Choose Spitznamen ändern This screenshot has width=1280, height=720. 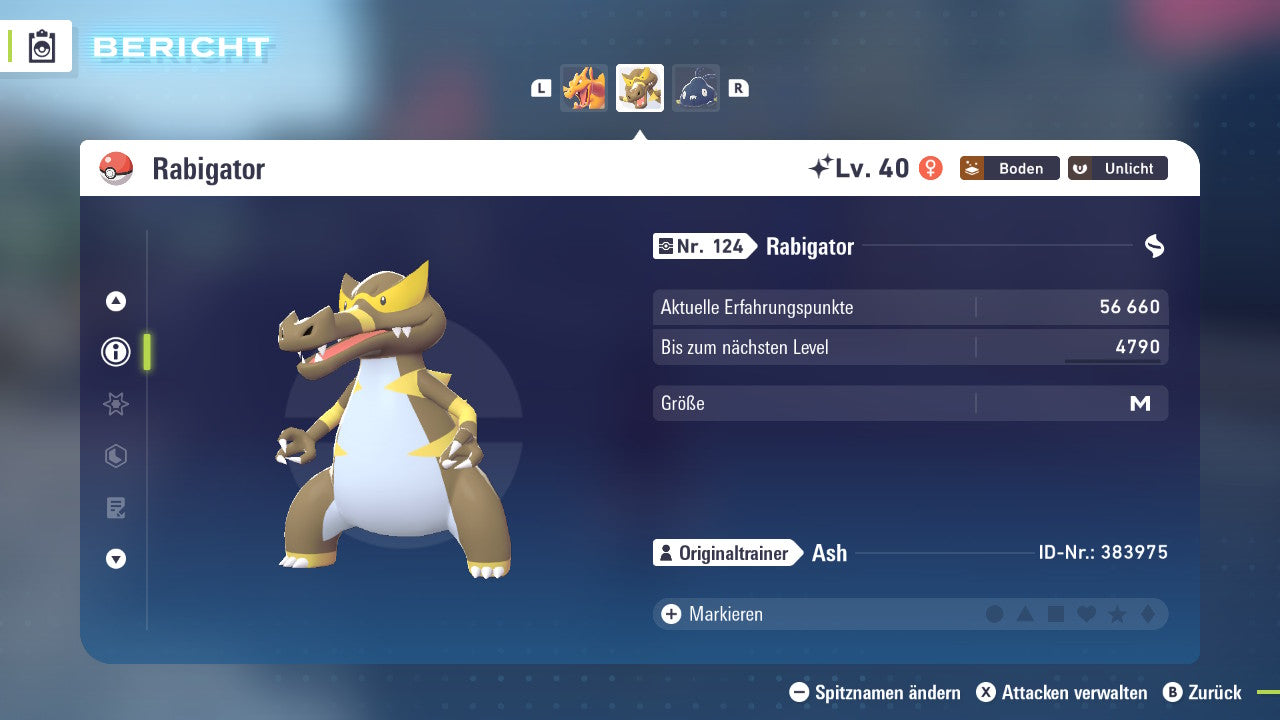click(x=875, y=692)
